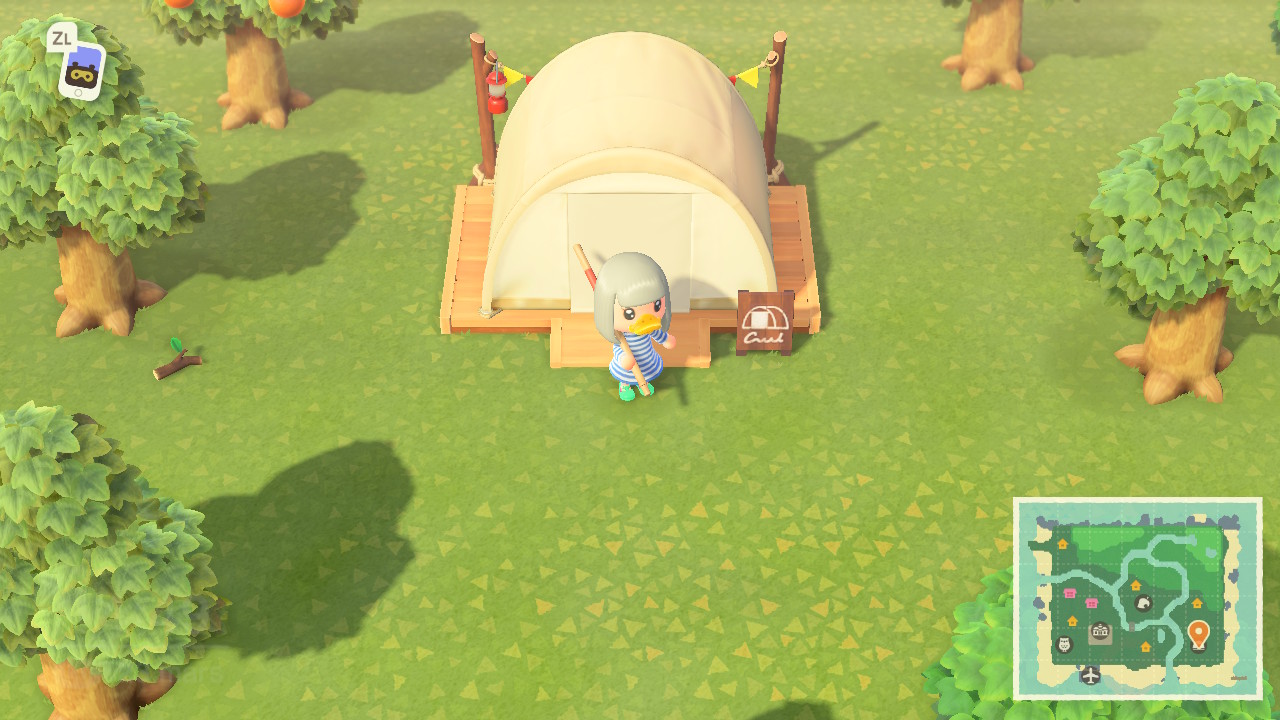Select Resident Services building icon on the minimap

[x=1100, y=629]
